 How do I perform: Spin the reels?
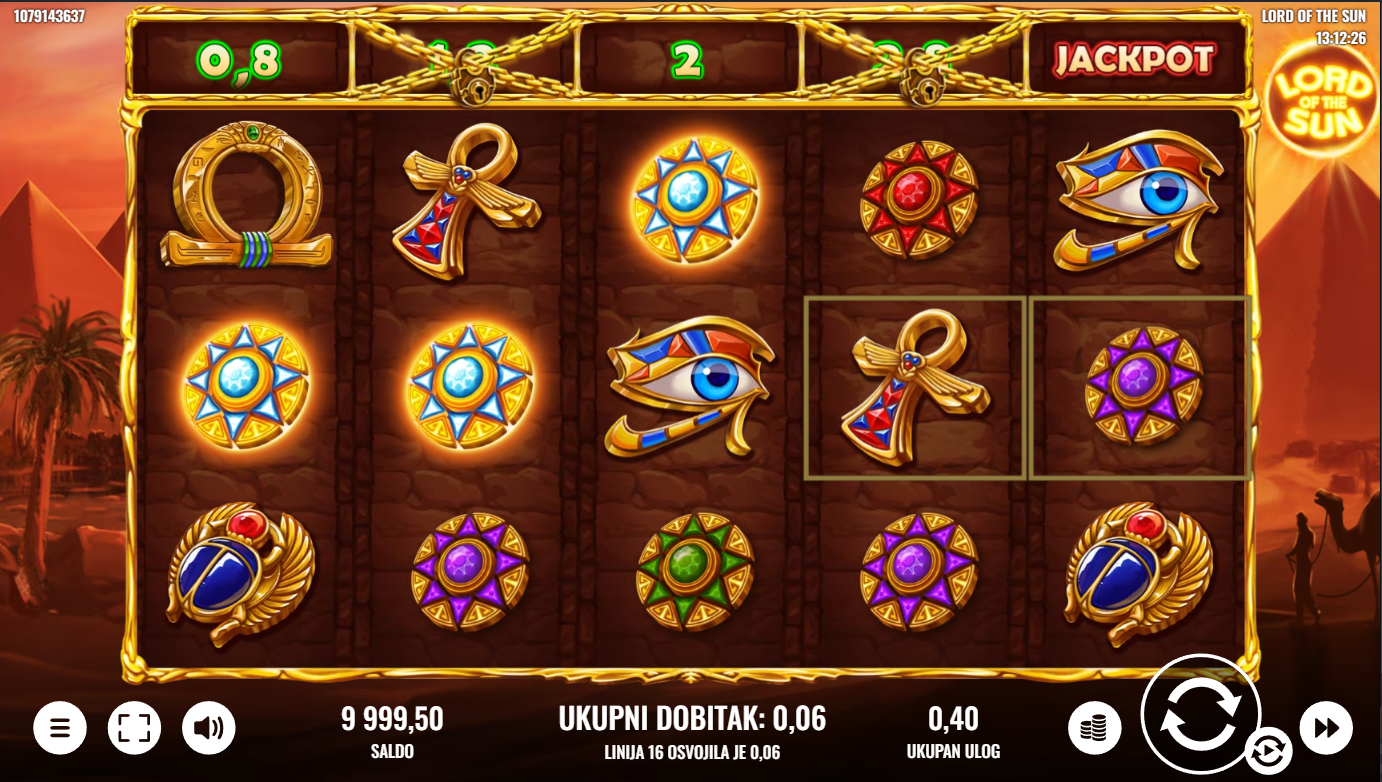1200,714
